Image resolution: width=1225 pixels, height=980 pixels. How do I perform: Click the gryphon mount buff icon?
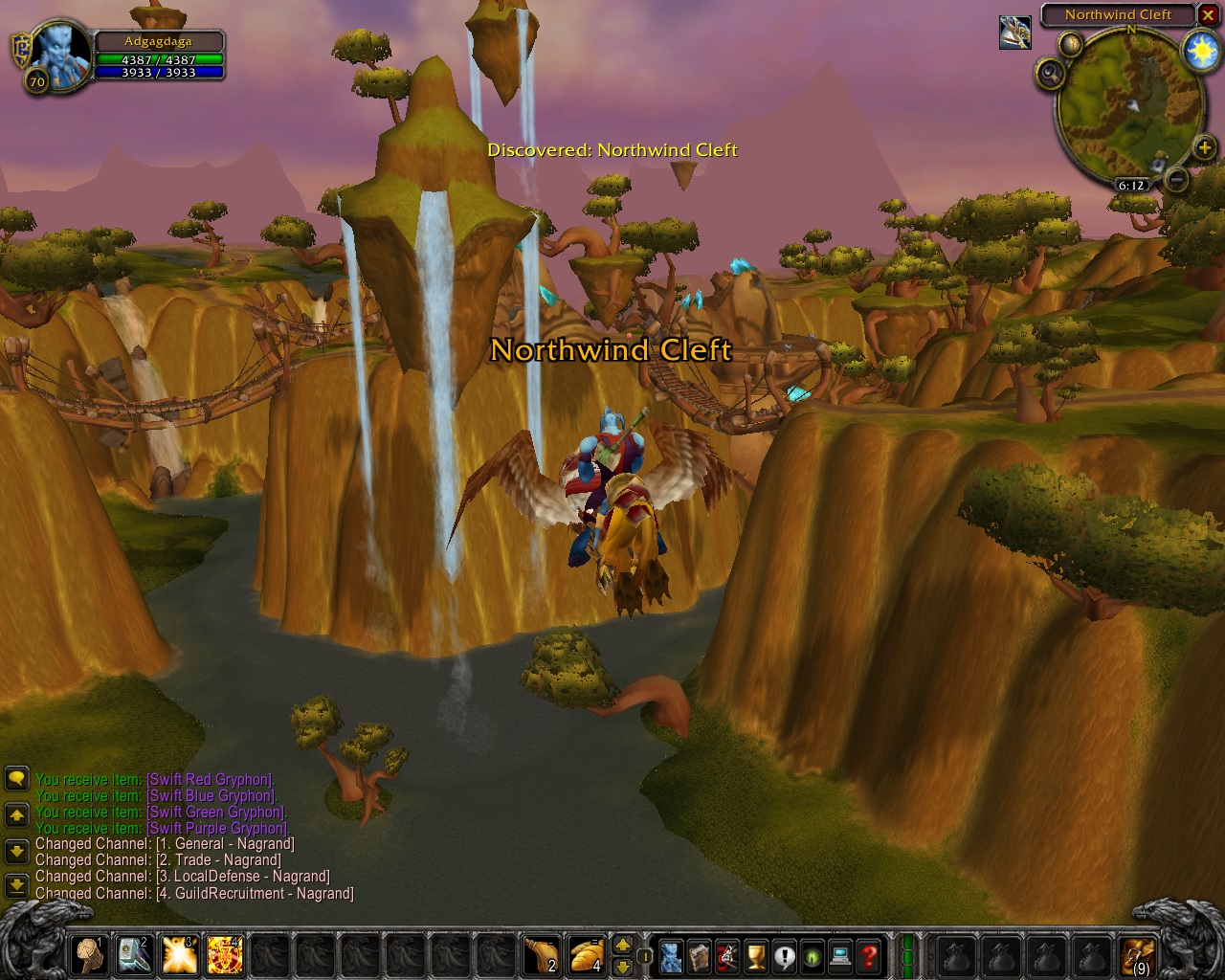click(1015, 32)
